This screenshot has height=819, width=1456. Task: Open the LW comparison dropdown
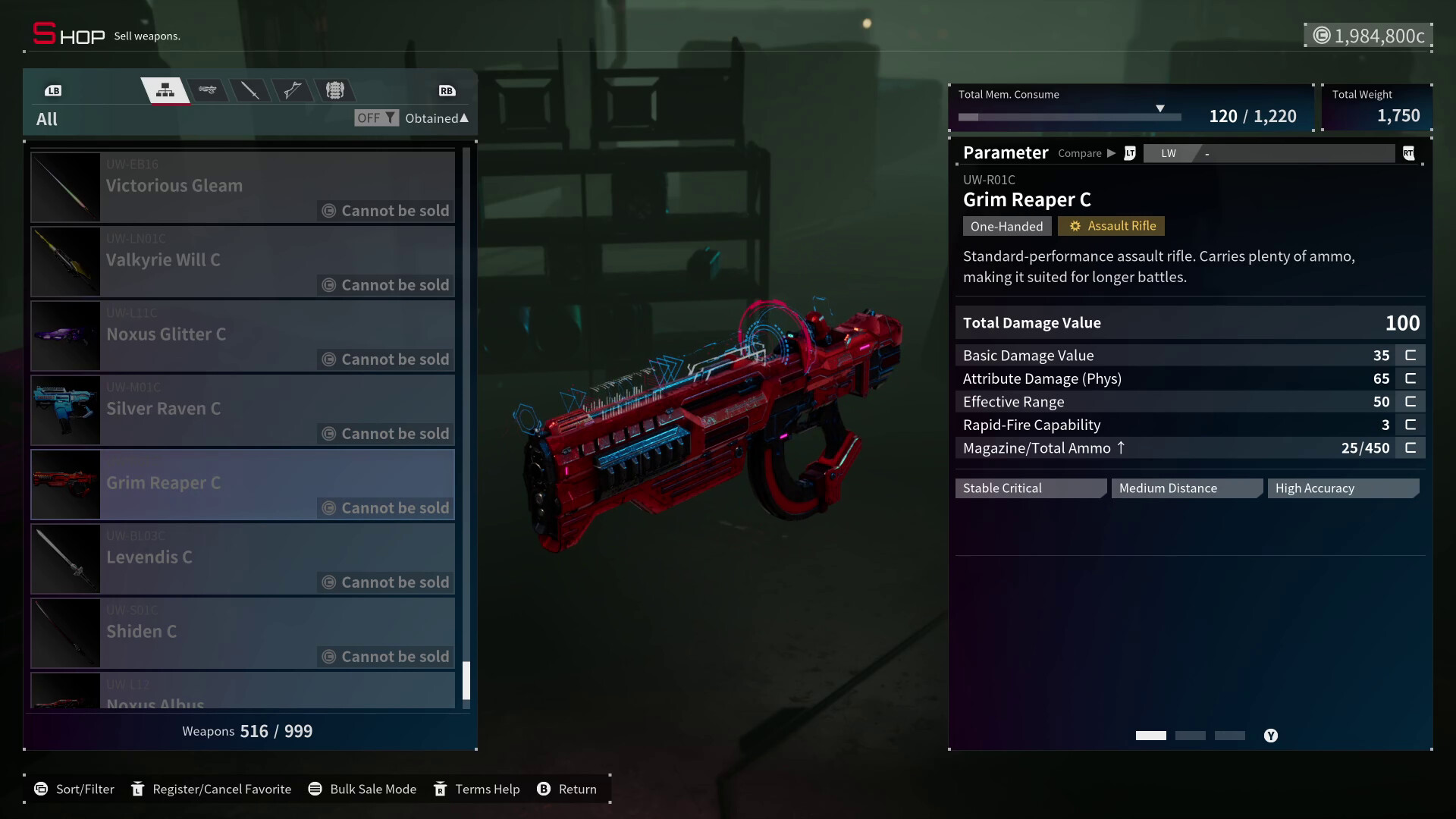click(1270, 153)
